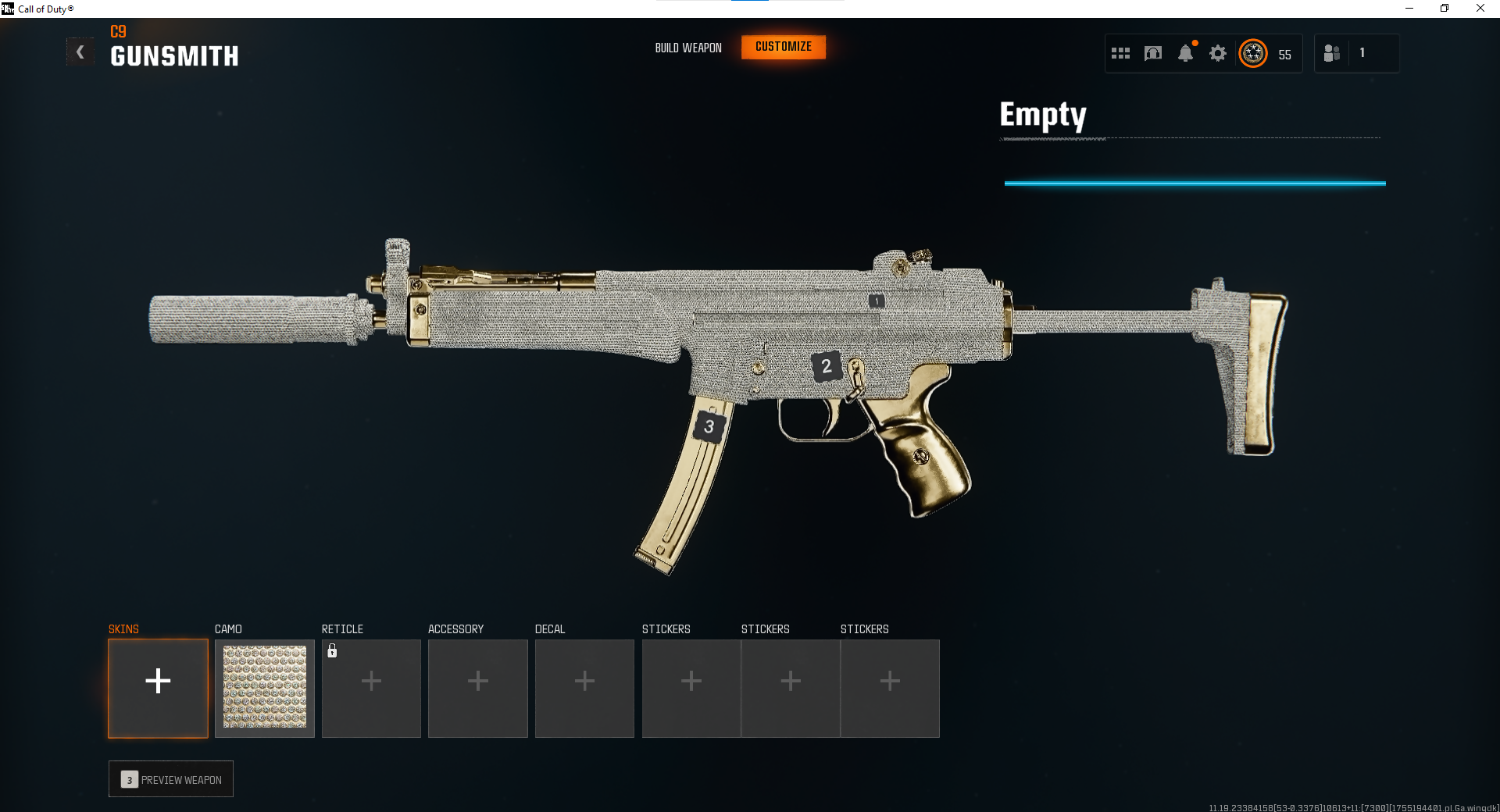The width and height of the screenshot is (1500, 812).
Task: Click the Preview Weapon button
Action: 171,779
